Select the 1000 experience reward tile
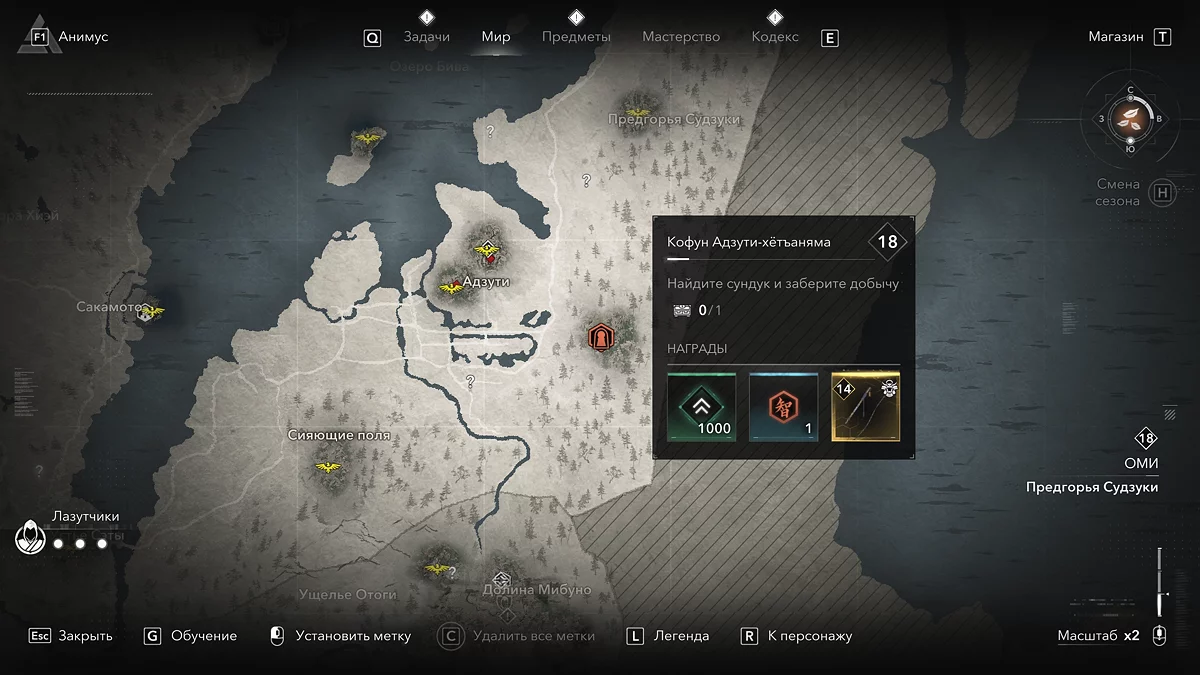 pos(702,407)
